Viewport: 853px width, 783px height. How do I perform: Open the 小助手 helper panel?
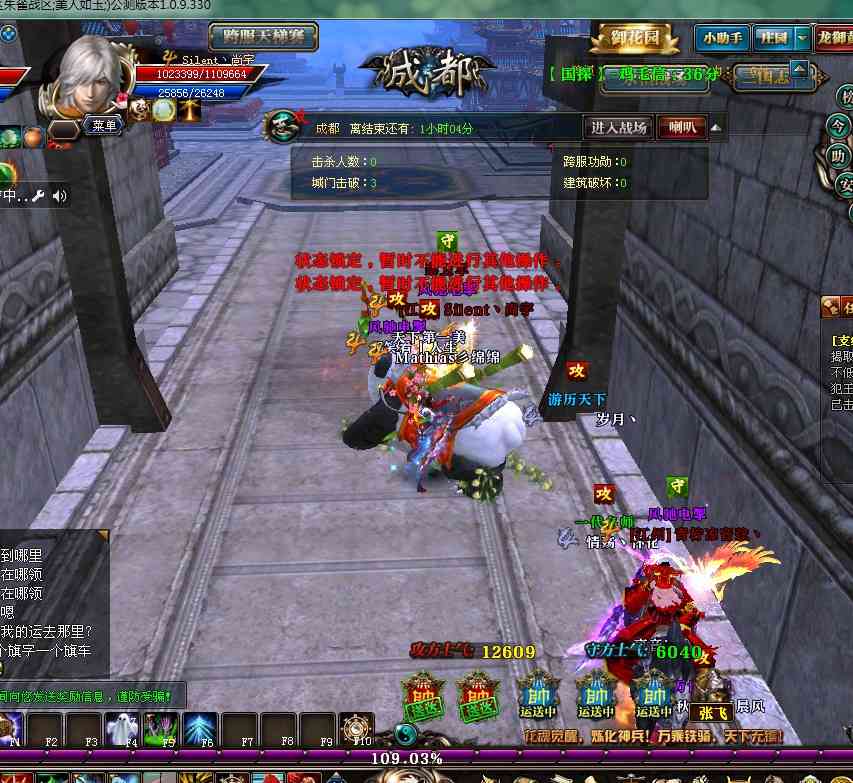pyautogui.click(x=721, y=39)
